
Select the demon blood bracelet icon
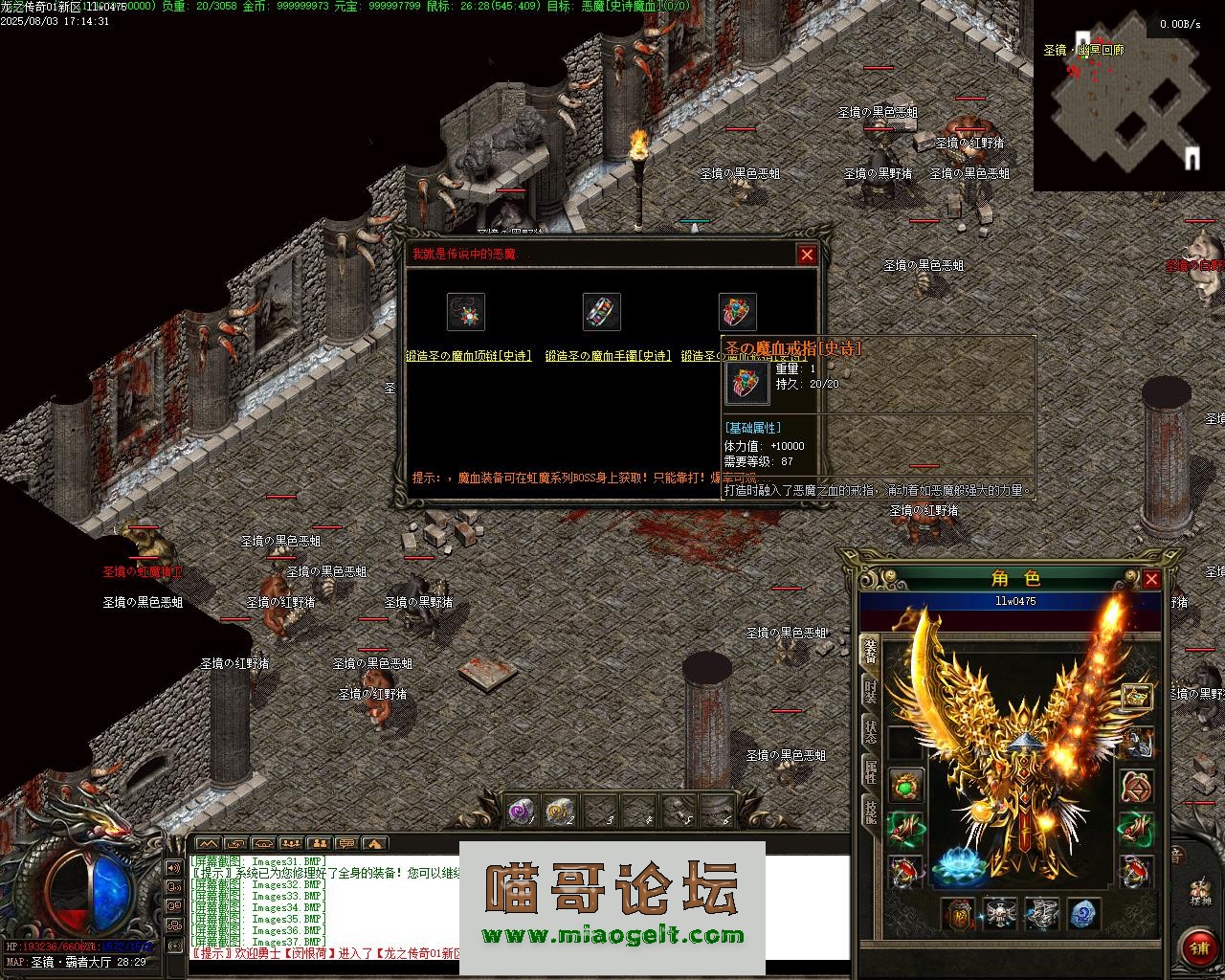[x=602, y=312]
